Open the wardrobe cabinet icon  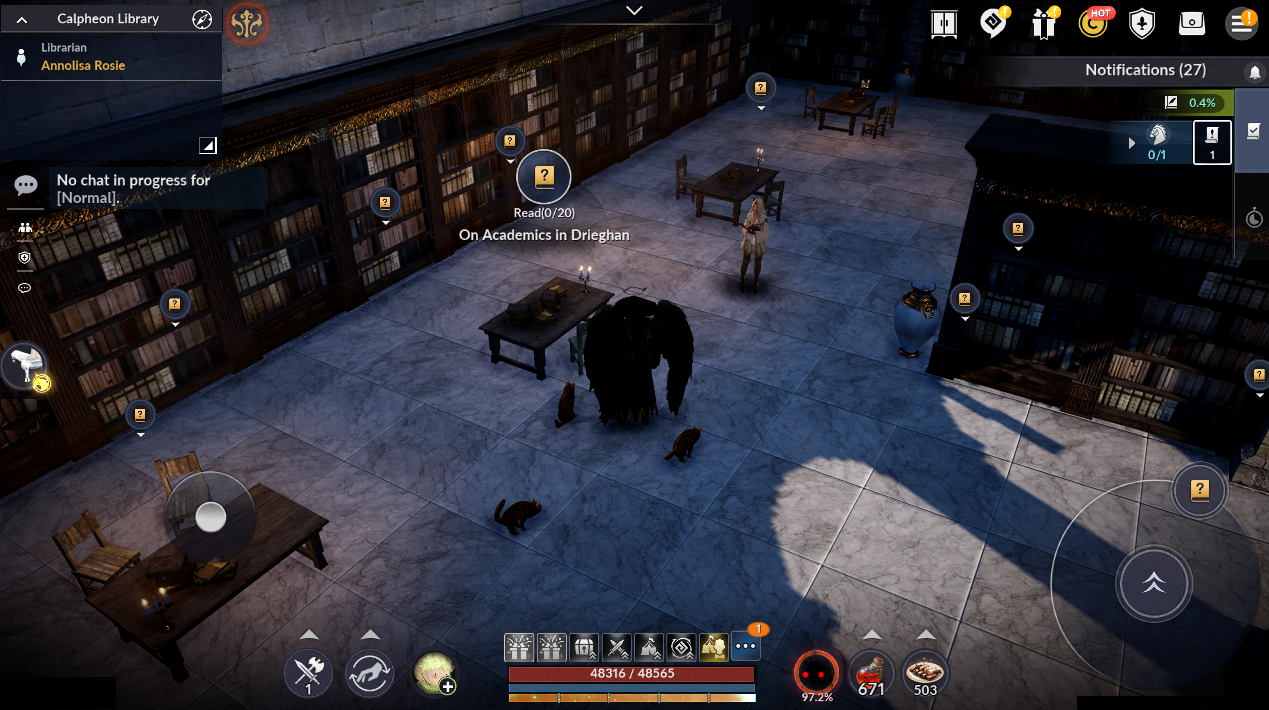944,23
